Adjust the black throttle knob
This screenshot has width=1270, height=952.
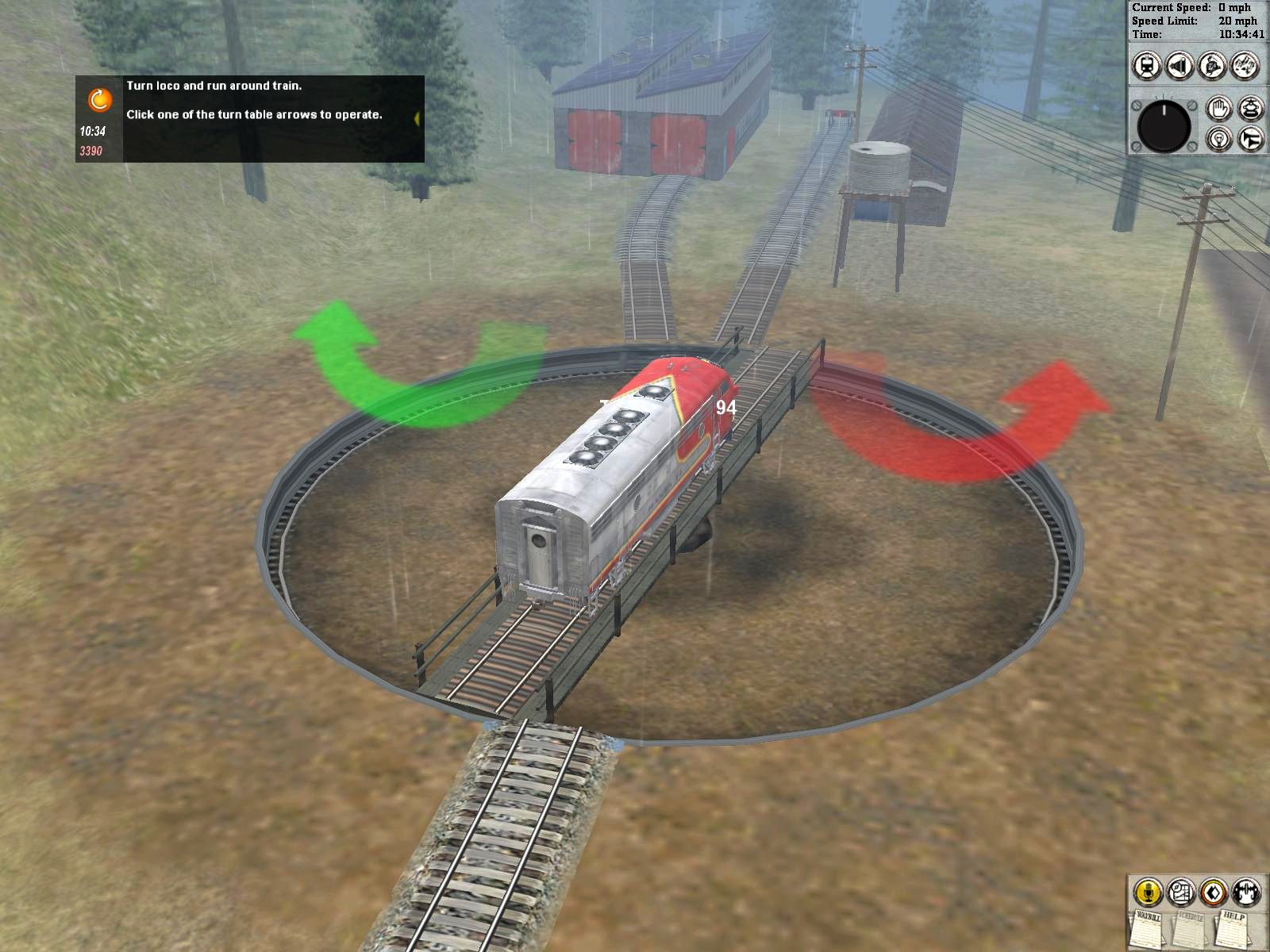point(1164,127)
